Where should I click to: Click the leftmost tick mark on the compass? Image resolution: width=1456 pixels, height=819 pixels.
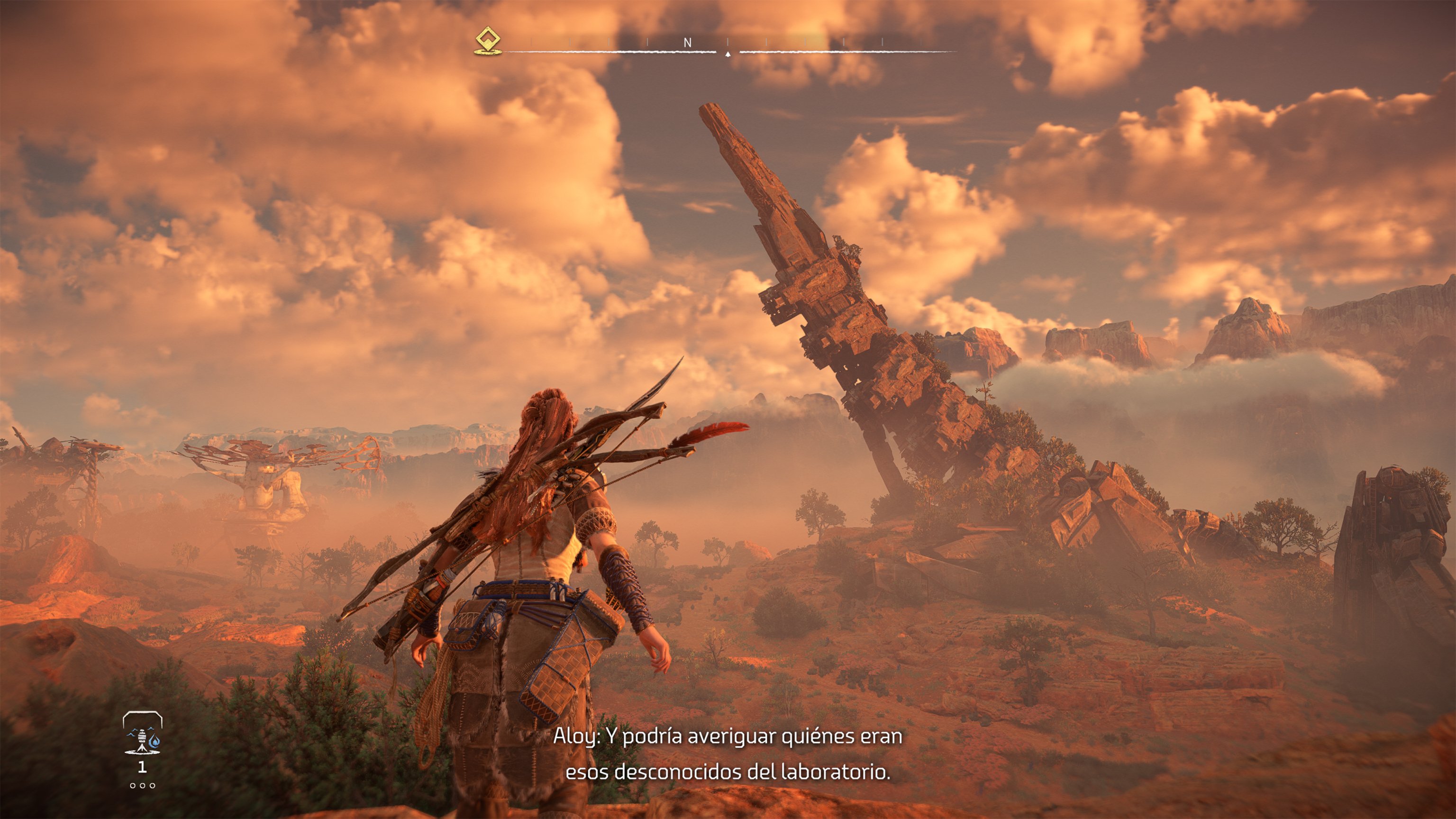pos(531,41)
